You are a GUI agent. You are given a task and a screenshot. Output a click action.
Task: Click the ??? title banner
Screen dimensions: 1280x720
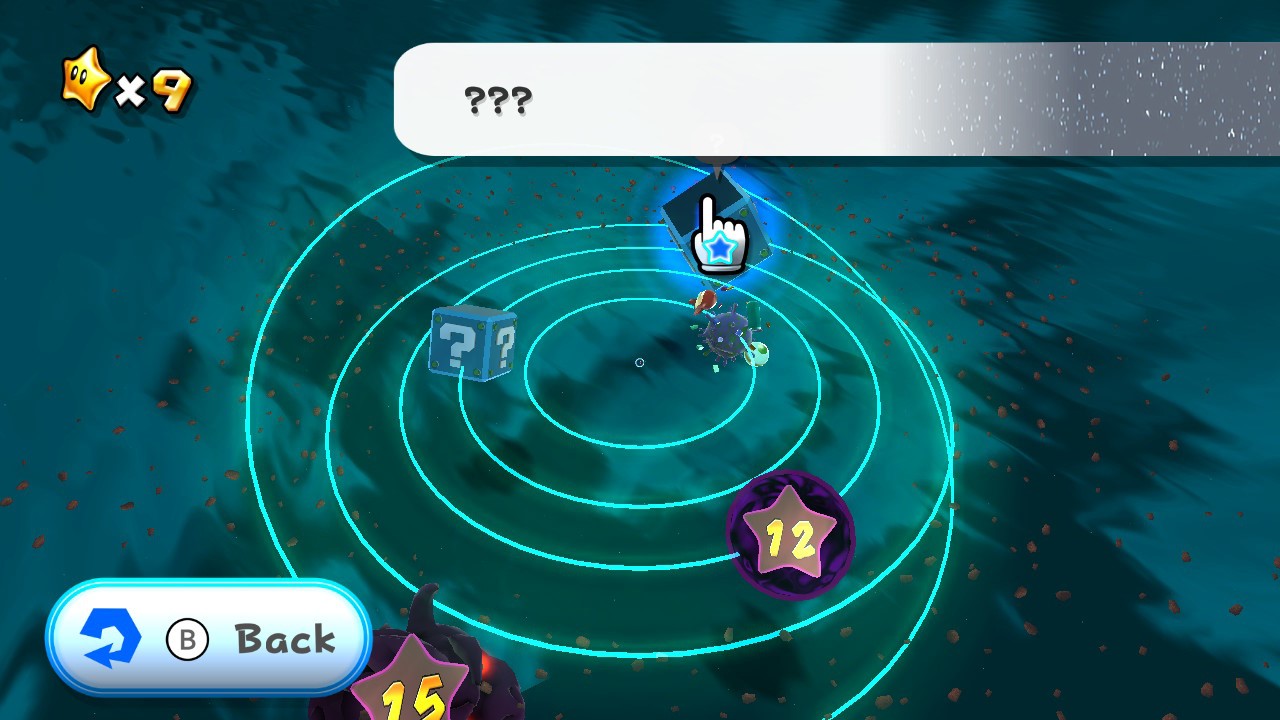500,98
